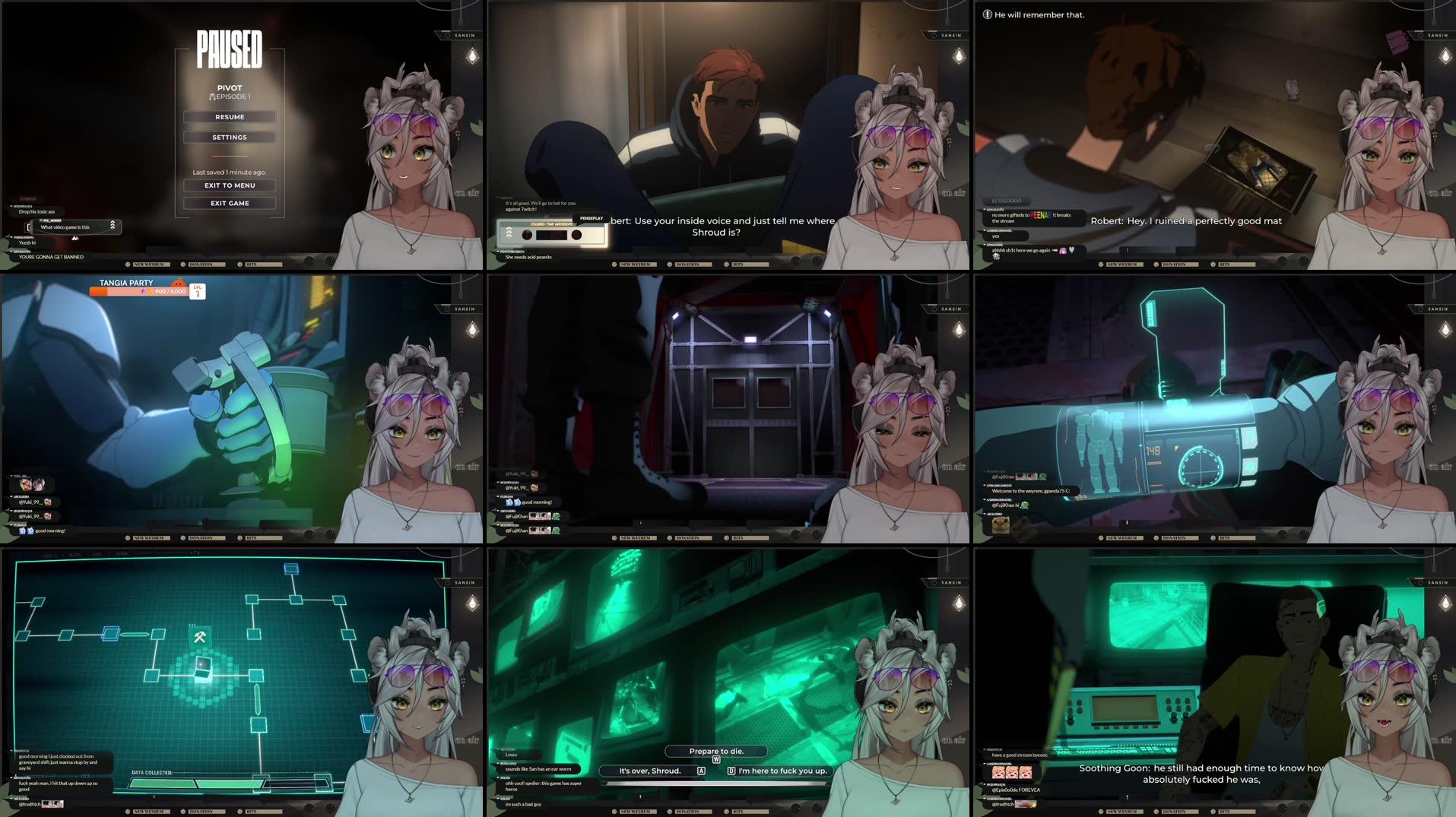
Task: Expand the chevrons on the 'Joined the Weyrem' cassette
Action: pos(509,233)
